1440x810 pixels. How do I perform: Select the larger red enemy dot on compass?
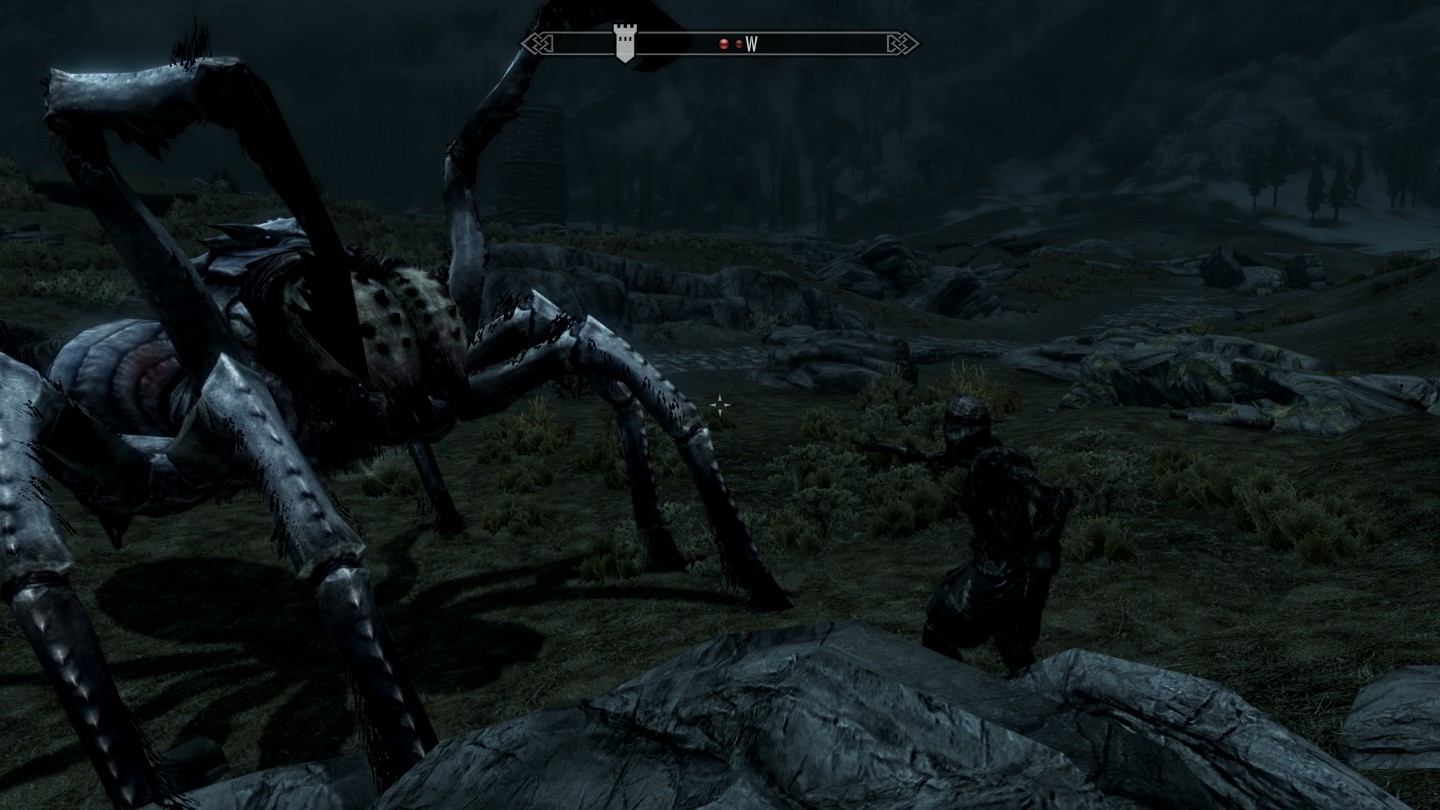[723, 42]
